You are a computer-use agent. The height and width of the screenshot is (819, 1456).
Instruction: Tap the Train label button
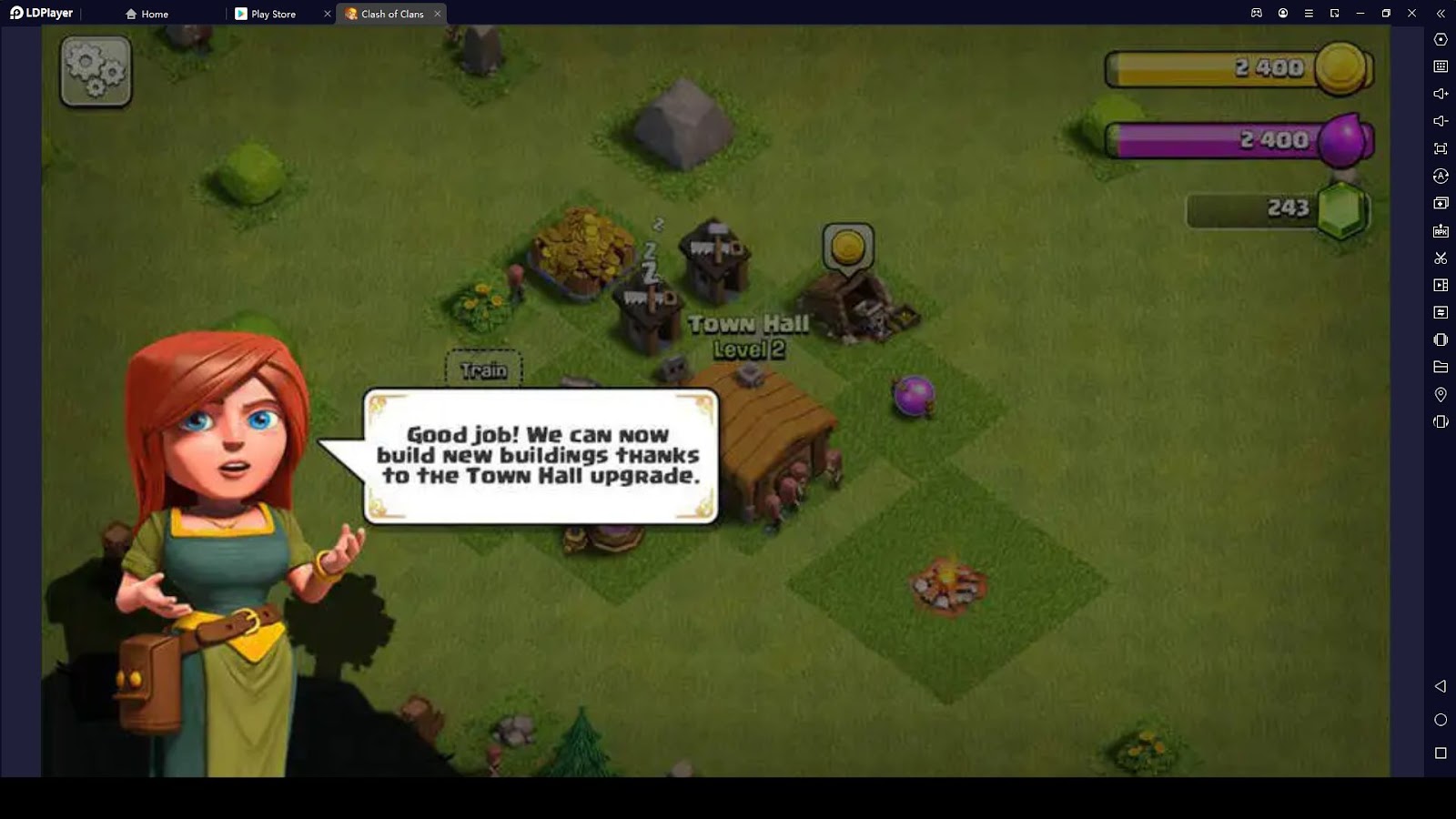point(483,370)
